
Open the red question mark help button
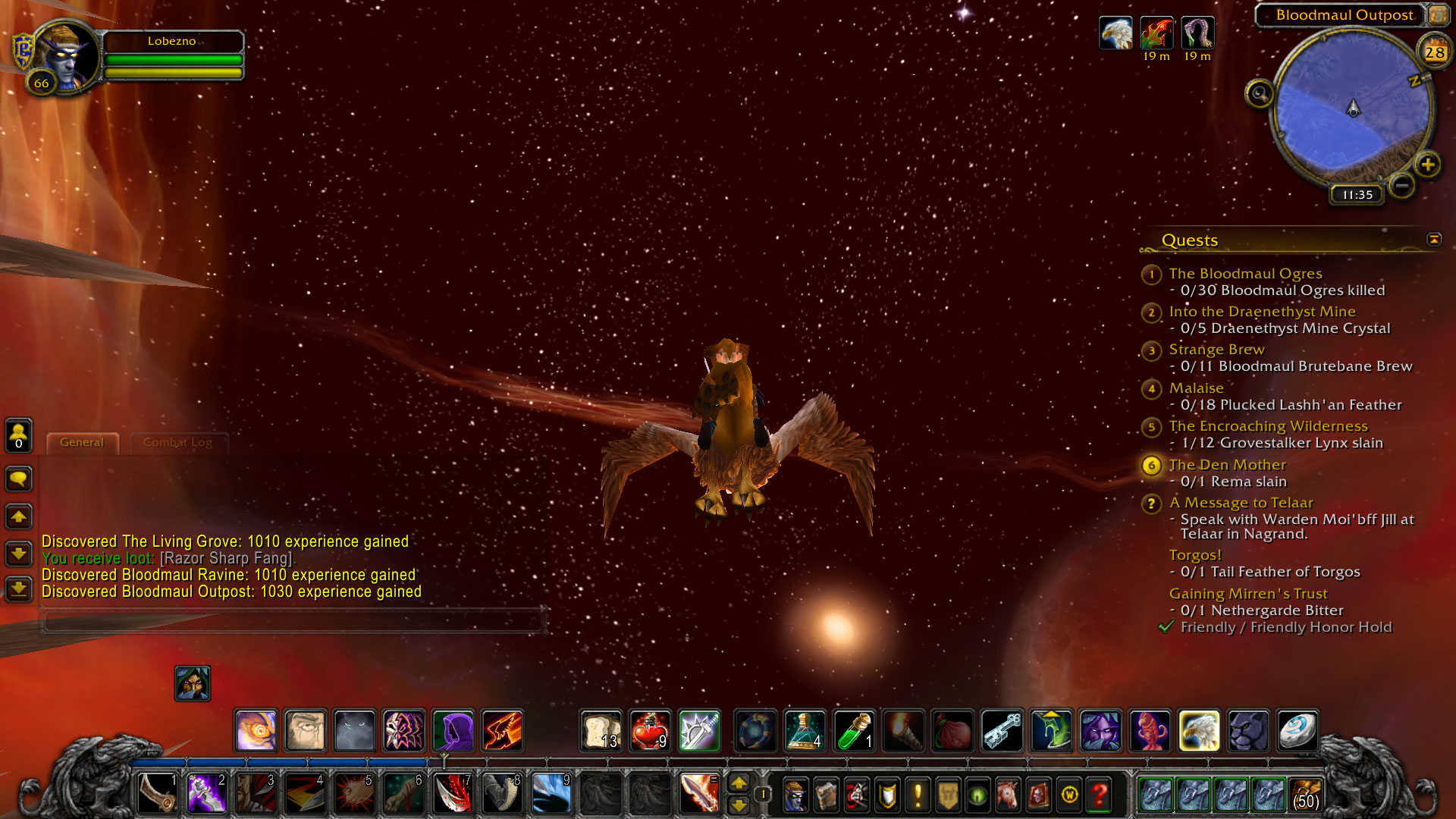[1099, 795]
